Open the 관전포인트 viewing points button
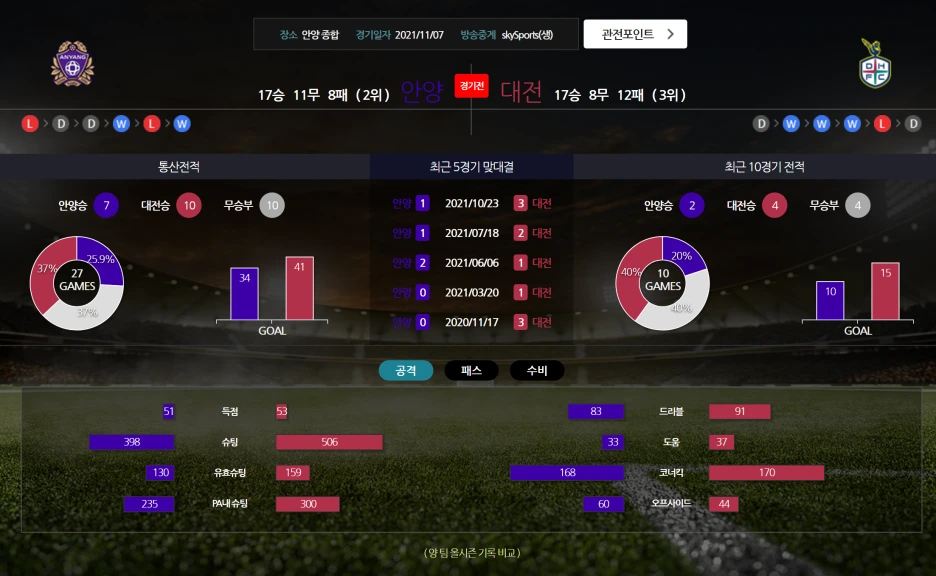Screen dimensions: 936x576 click(635, 34)
